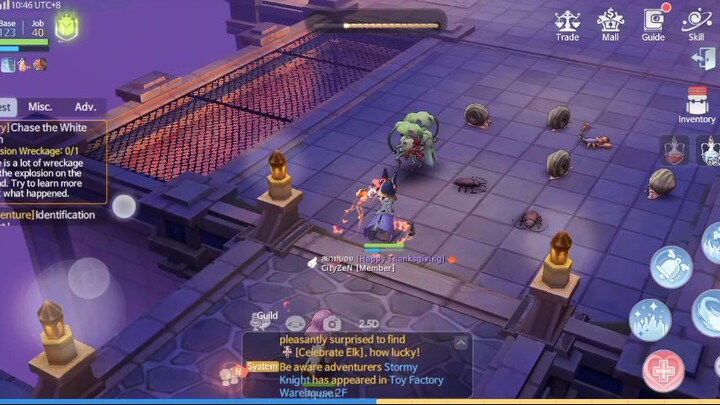The height and width of the screenshot is (405, 720).
Task: Switch to the Misc. quest tab
Action: (40, 106)
